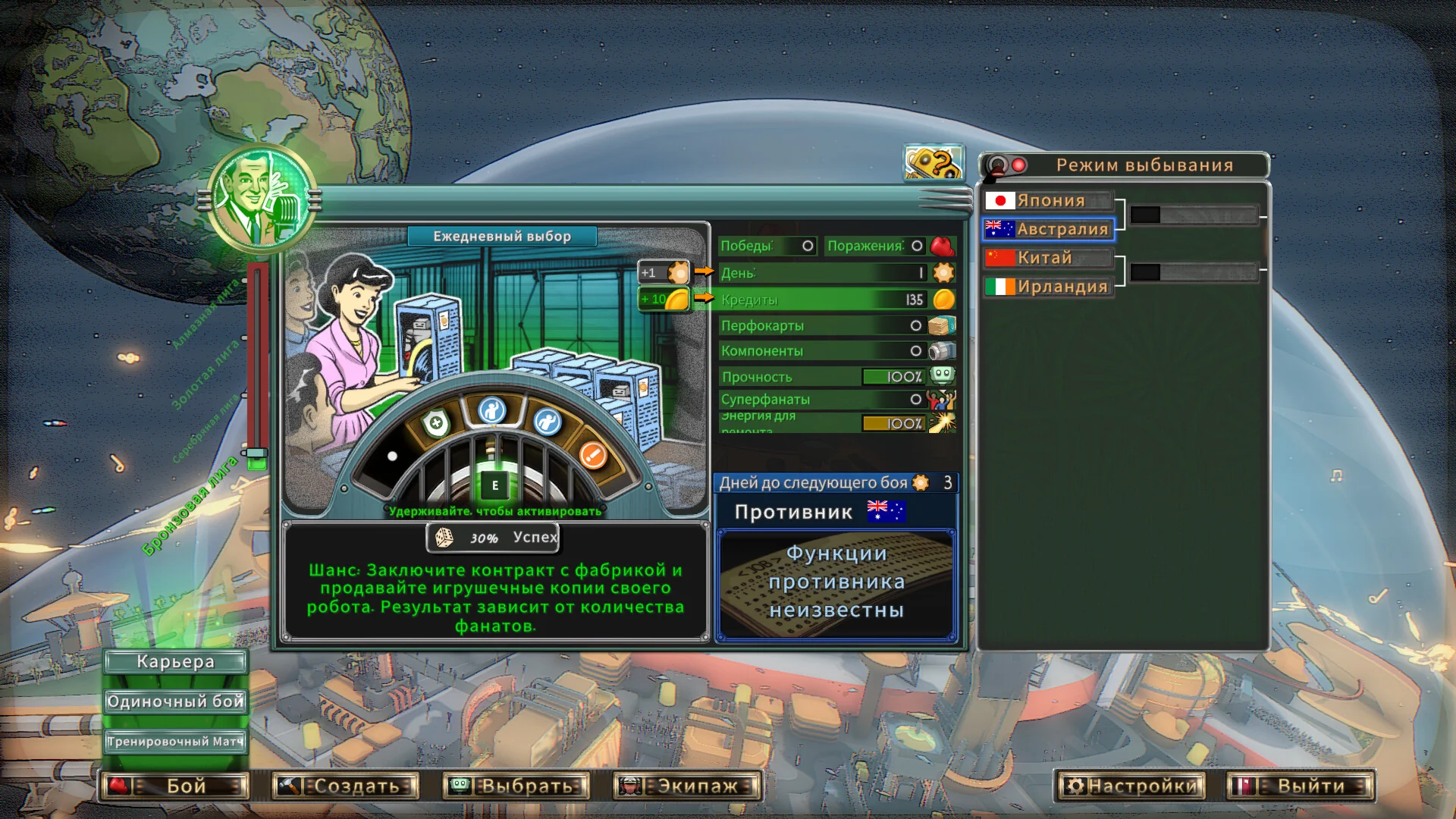The image size is (1456, 819).
Task: Open the yellow question-mark robot help icon
Action: point(934,163)
